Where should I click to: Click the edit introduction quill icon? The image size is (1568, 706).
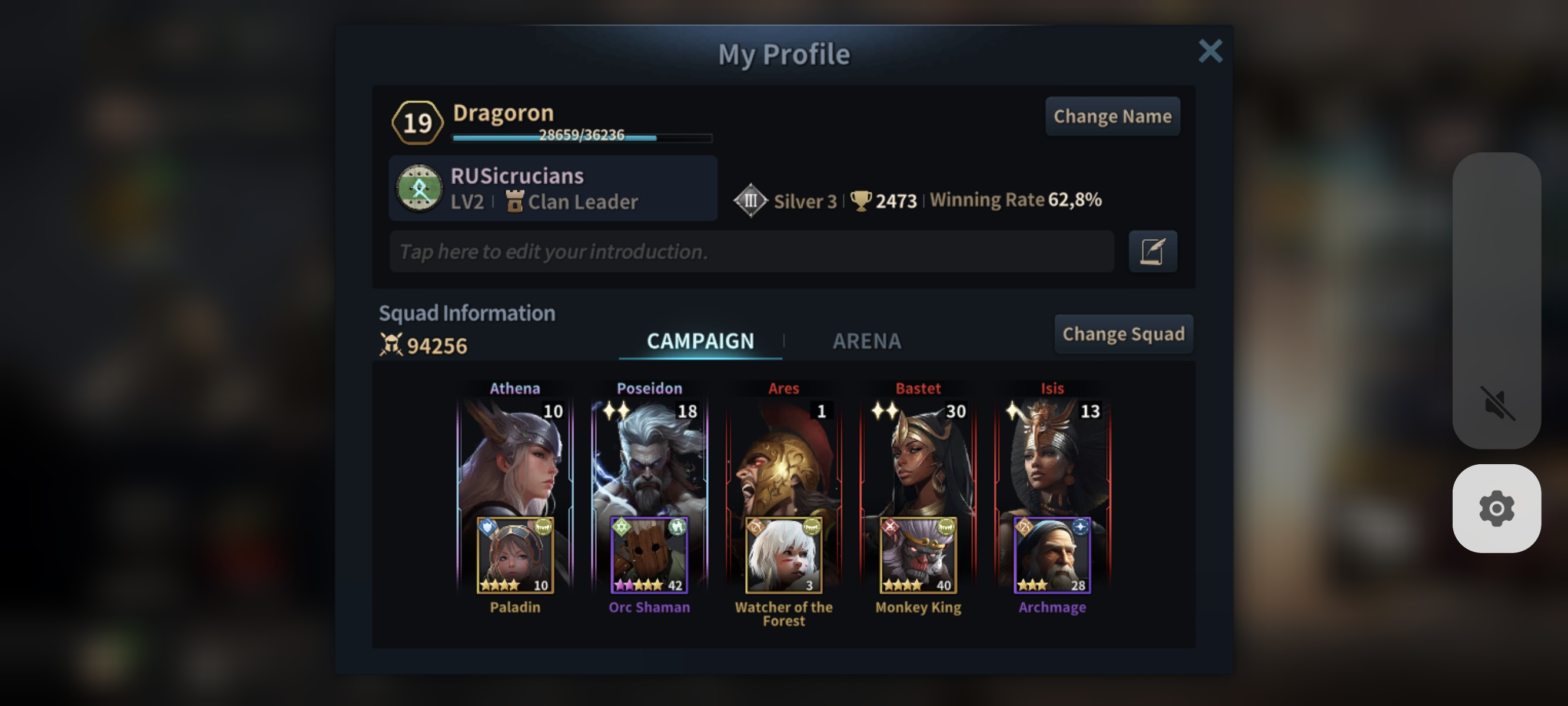[x=1152, y=251]
